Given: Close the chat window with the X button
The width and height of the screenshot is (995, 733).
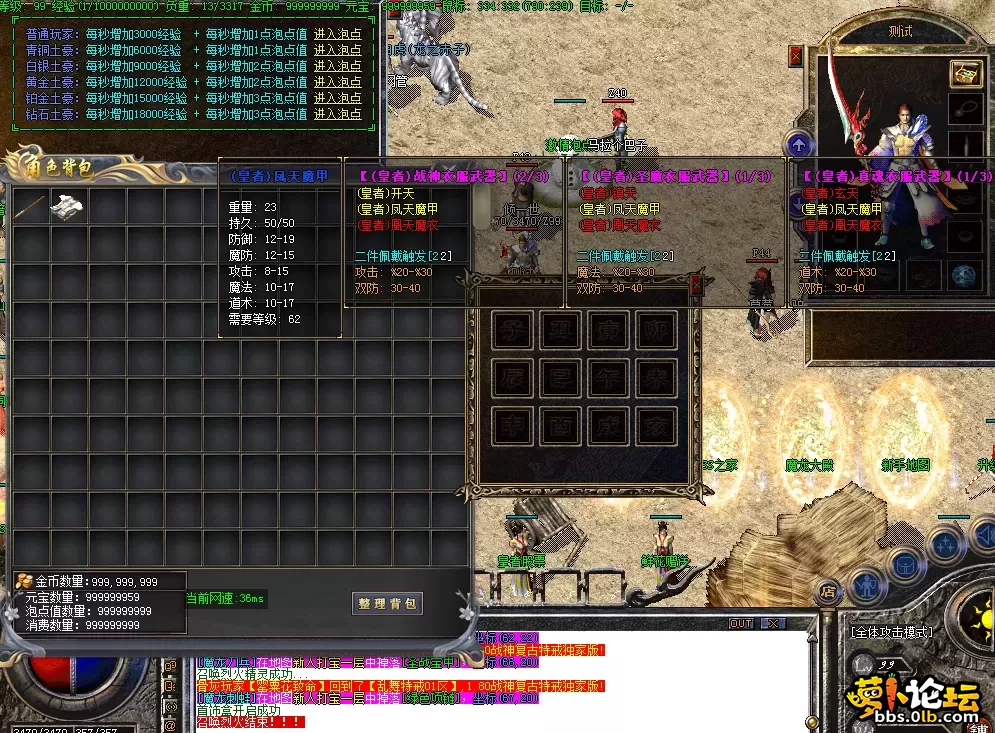Looking at the screenshot, I should click(x=772, y=623).
